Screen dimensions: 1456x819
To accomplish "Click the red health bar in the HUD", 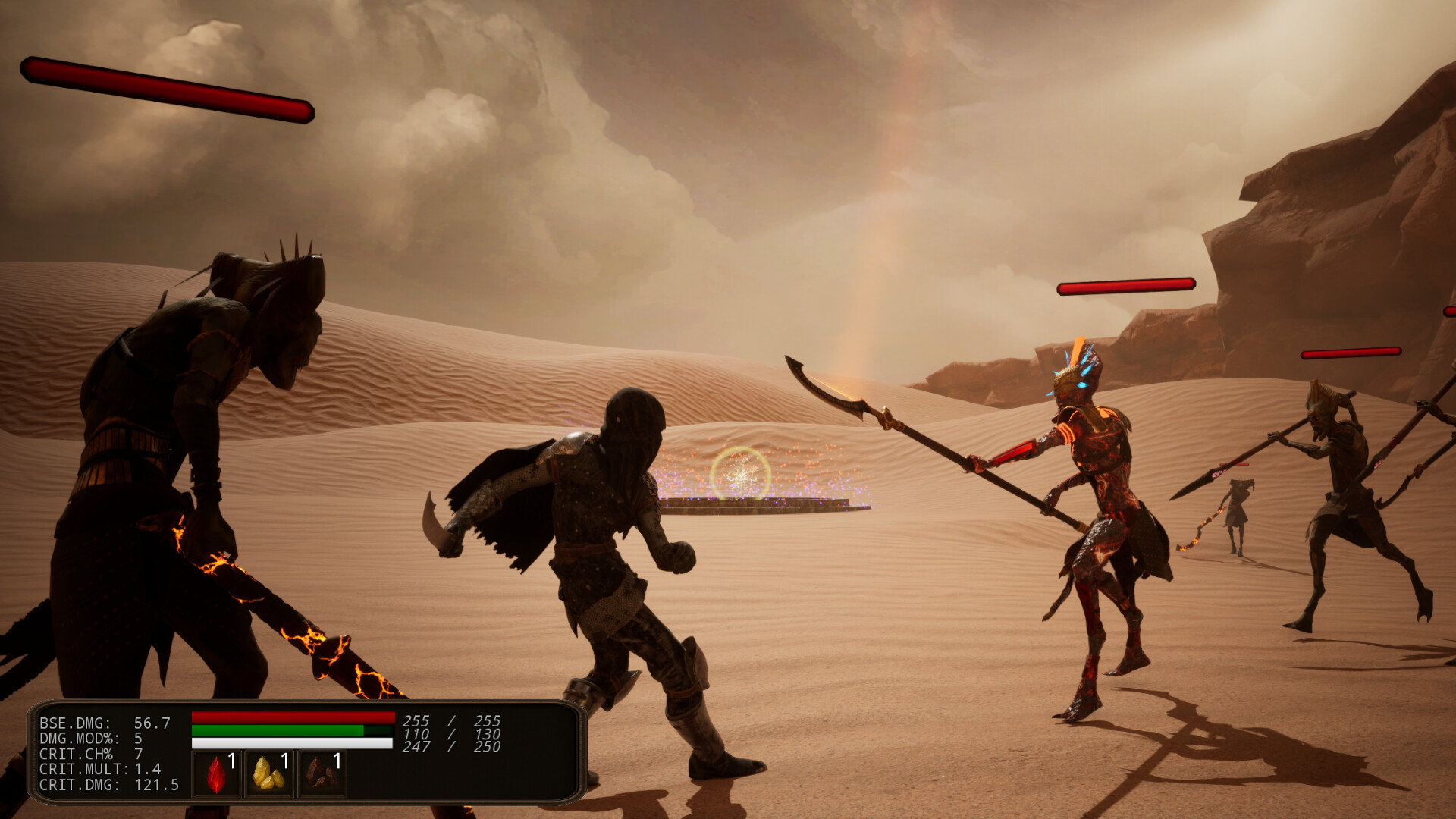I will (x=292, y=717).
